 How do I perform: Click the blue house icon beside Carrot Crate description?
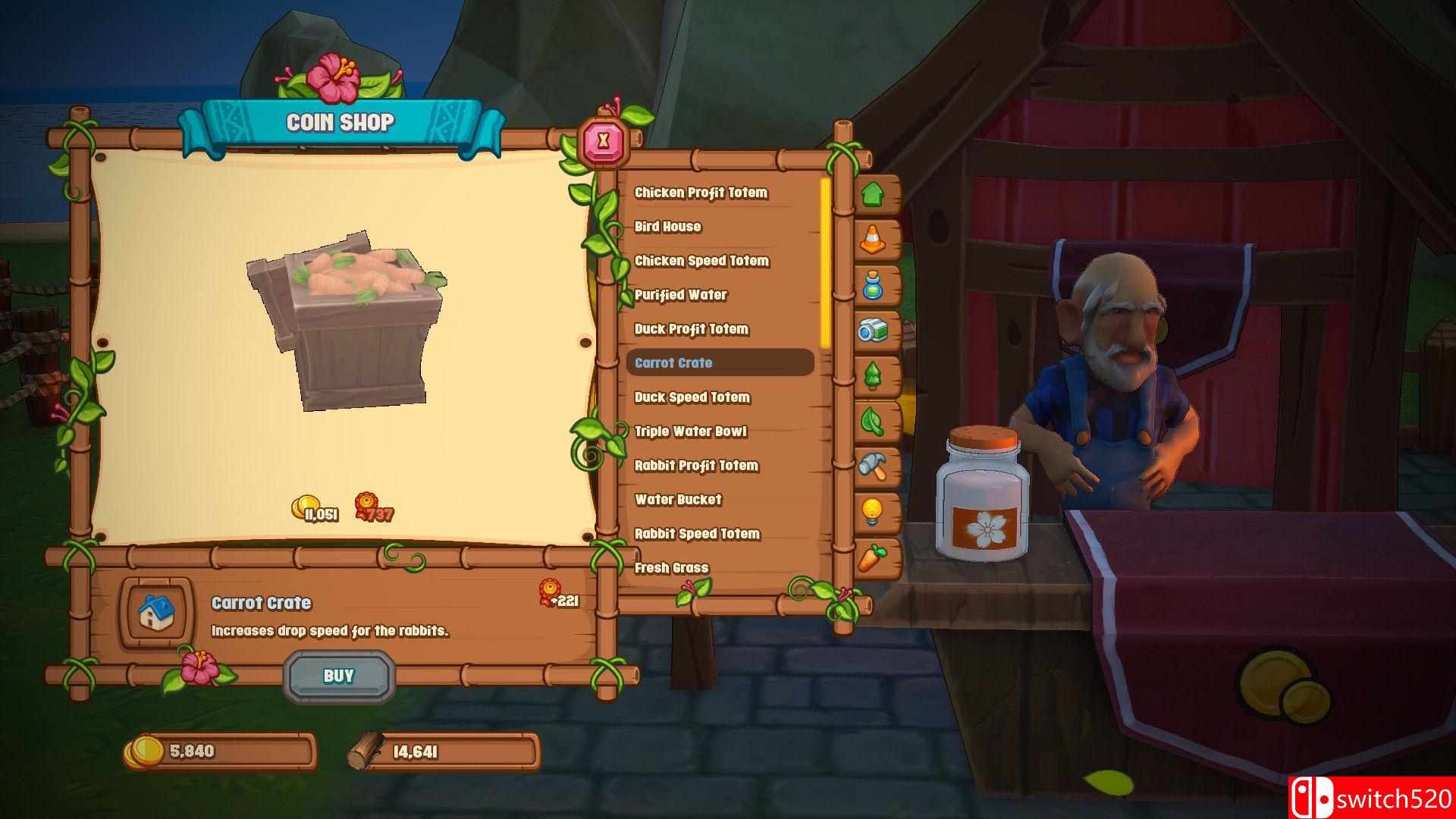coord(155,614)
